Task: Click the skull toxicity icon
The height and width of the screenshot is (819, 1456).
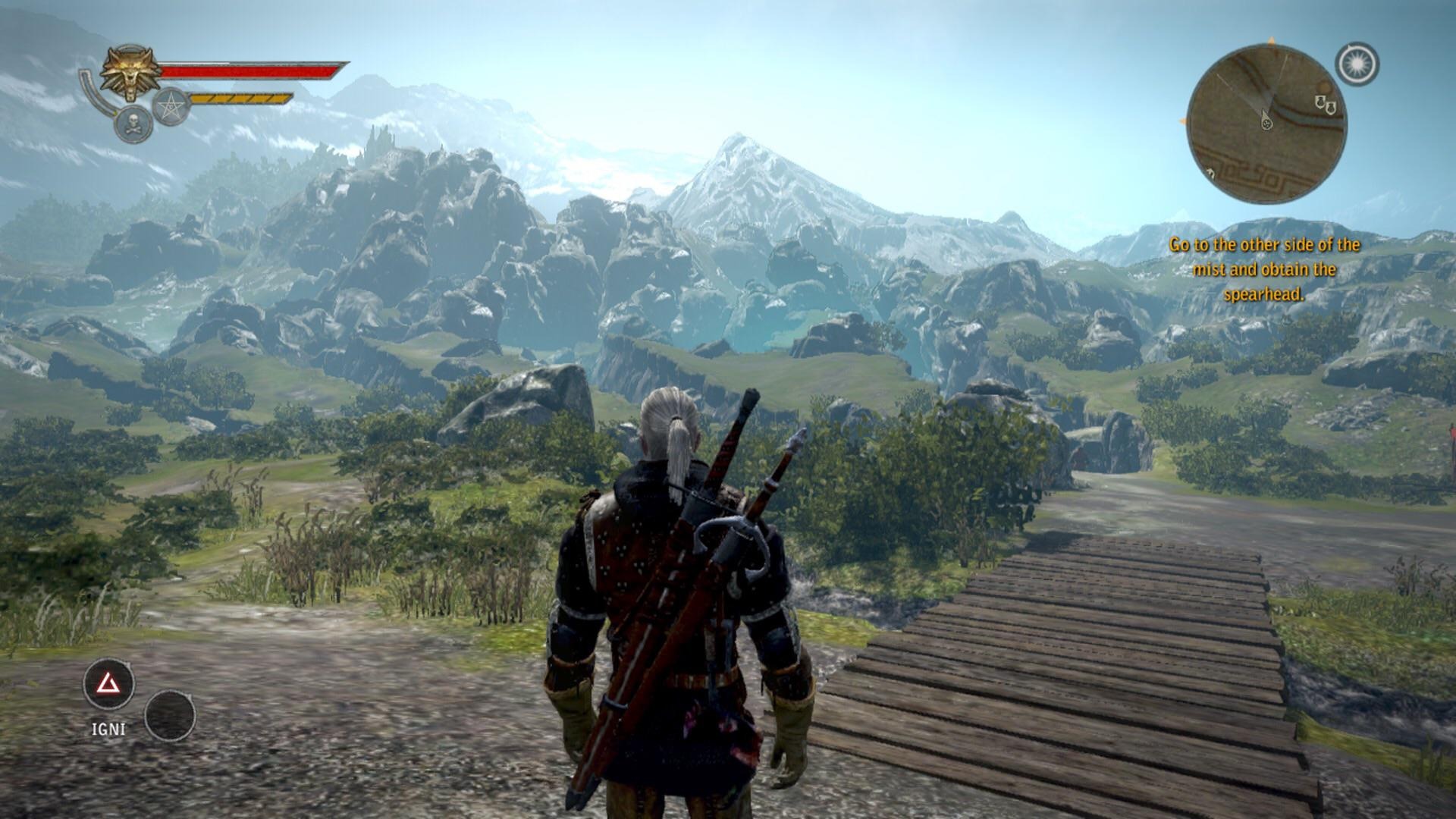Action: coord(133,124)
